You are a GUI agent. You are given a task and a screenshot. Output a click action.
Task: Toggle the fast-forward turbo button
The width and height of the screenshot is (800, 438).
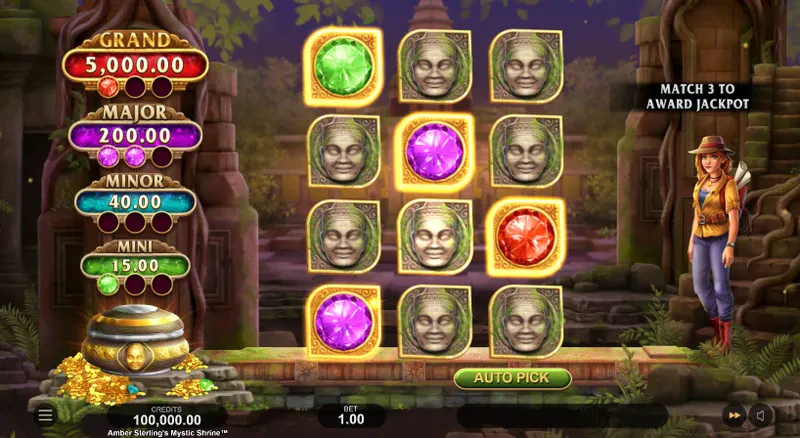(x=734, y=414)
